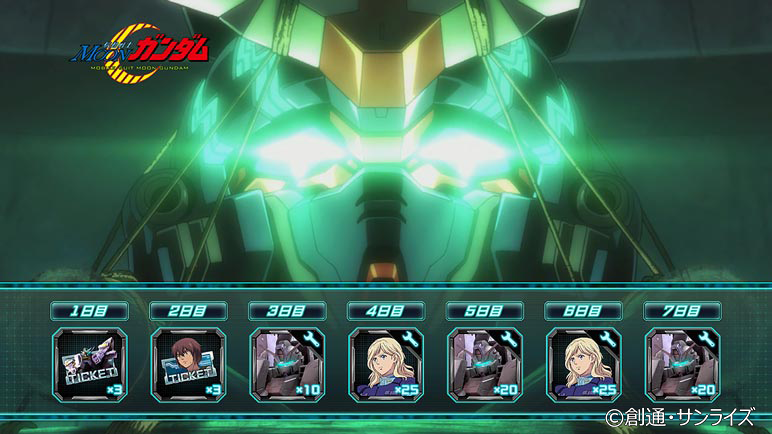Choose the day 6 blonde pilot x25 reward
This screenshot has width=772, height=434.
(x=584, y=364)
